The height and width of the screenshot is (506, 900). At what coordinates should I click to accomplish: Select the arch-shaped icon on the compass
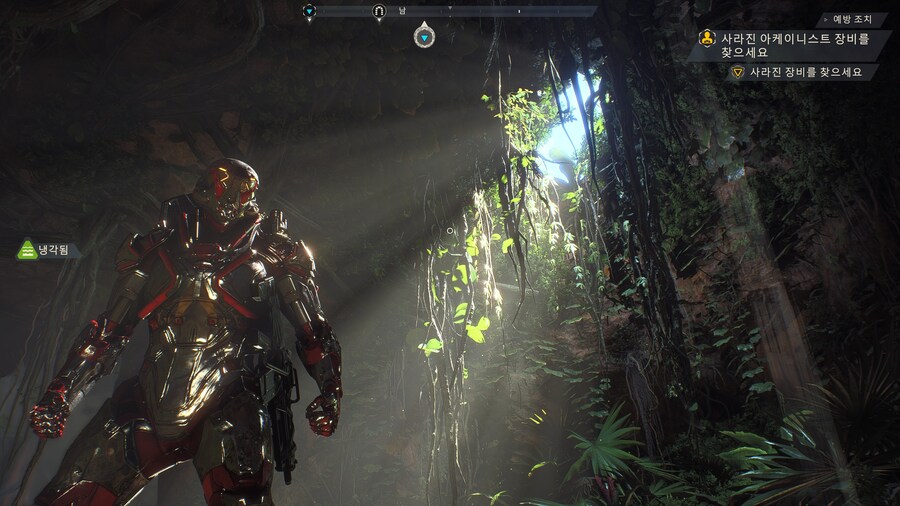tap(379, 12)
